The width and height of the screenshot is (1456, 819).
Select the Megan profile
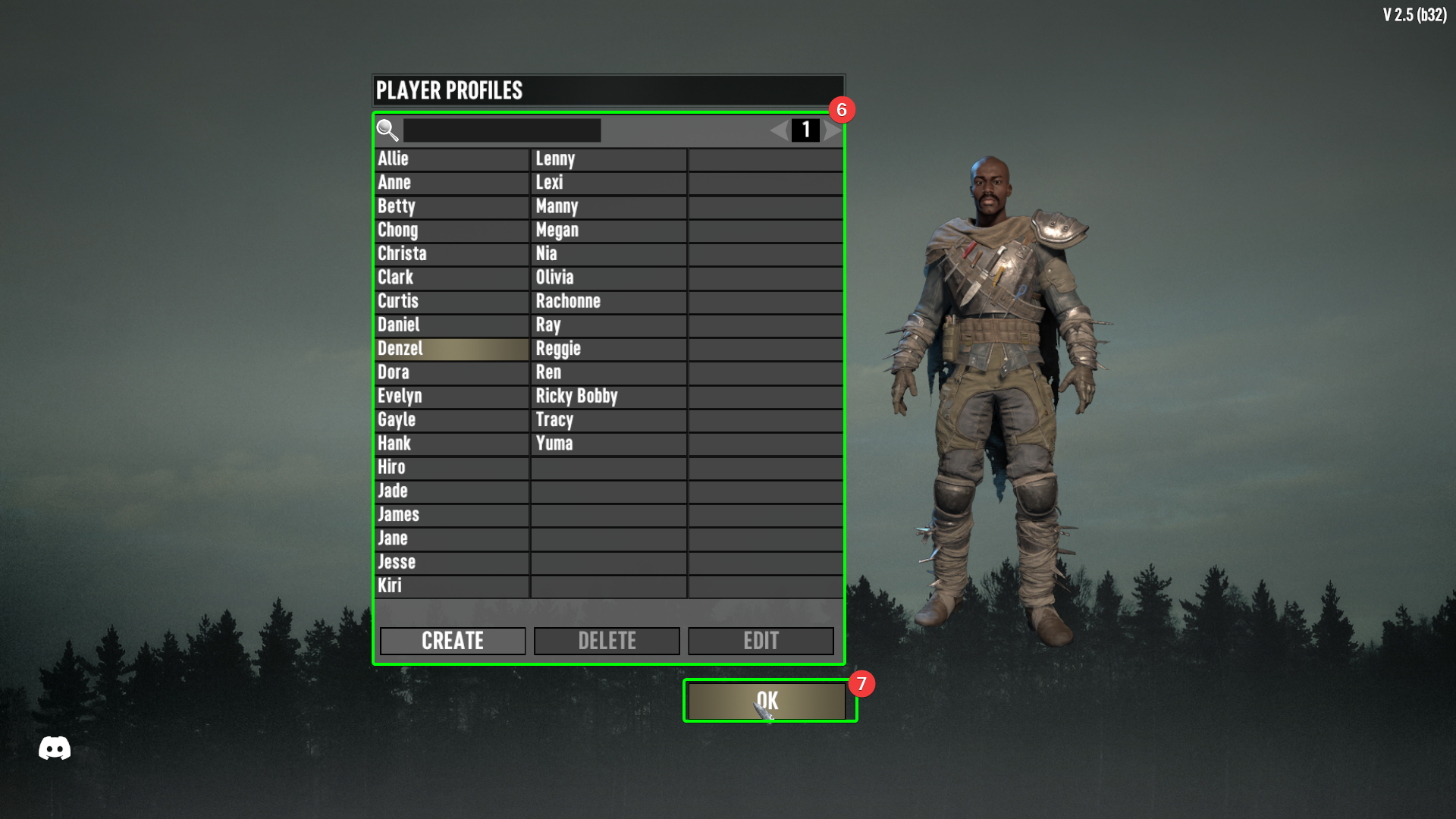click(607, 230)
